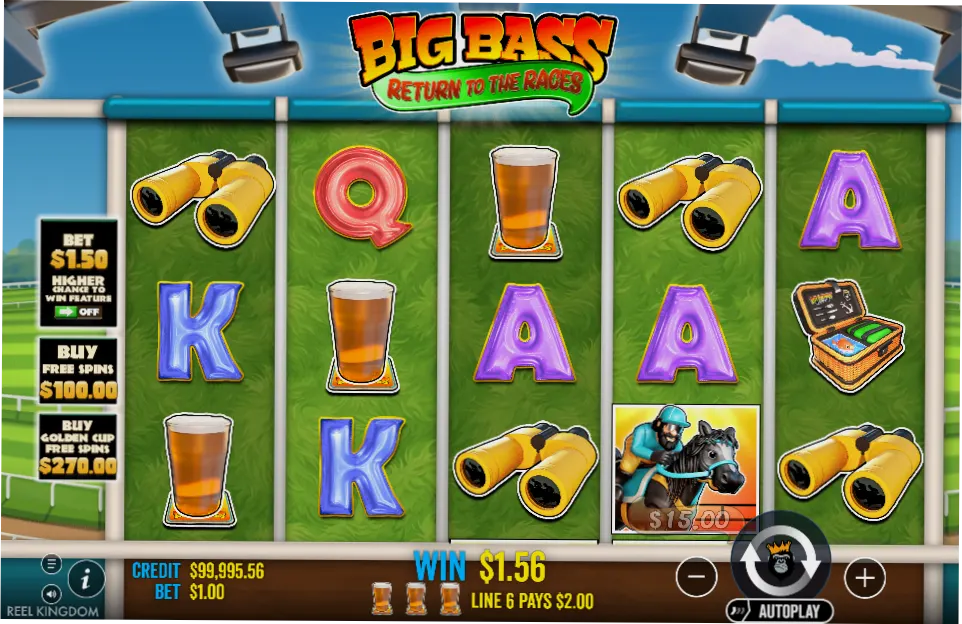Toggle the $1.50 higher chance bet

tap(78, 312)
